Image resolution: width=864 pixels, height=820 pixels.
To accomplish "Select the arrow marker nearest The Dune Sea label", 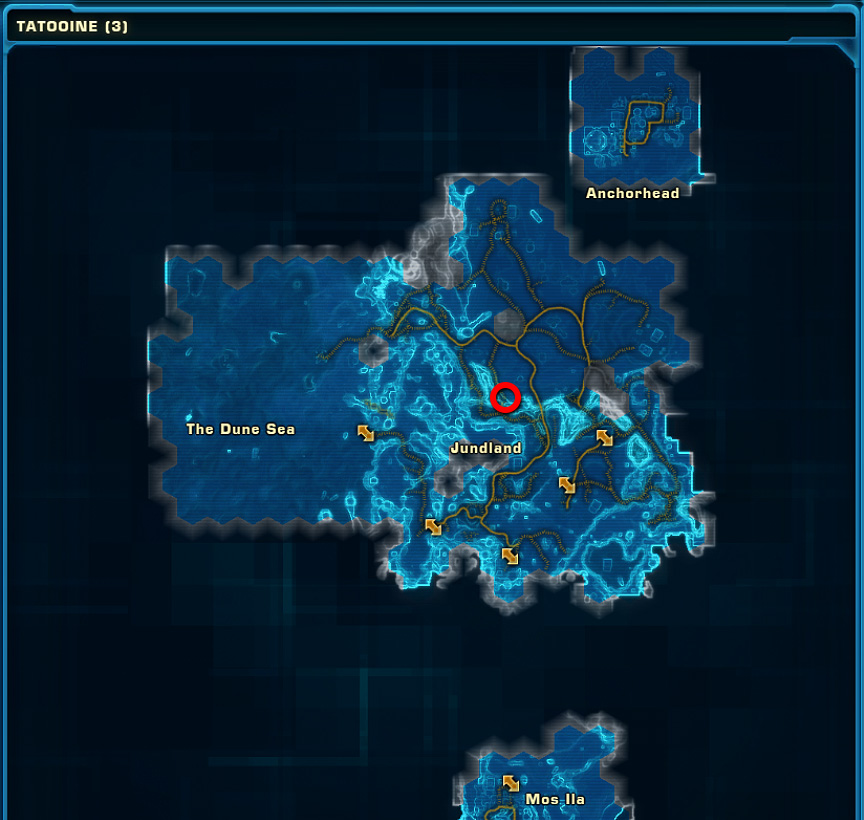I will click(x=366, y=432).
